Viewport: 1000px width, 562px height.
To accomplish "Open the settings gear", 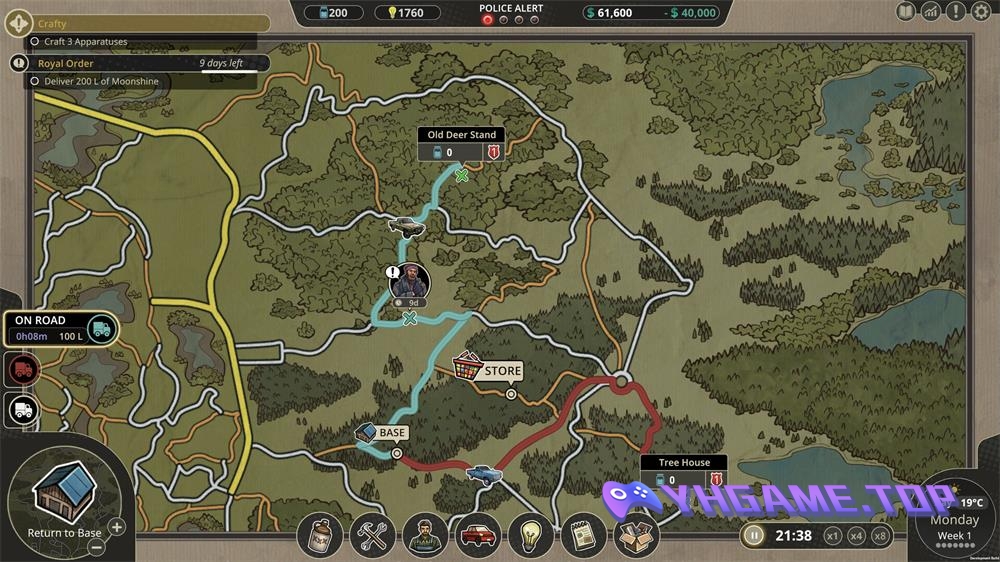I will (982, 12).
